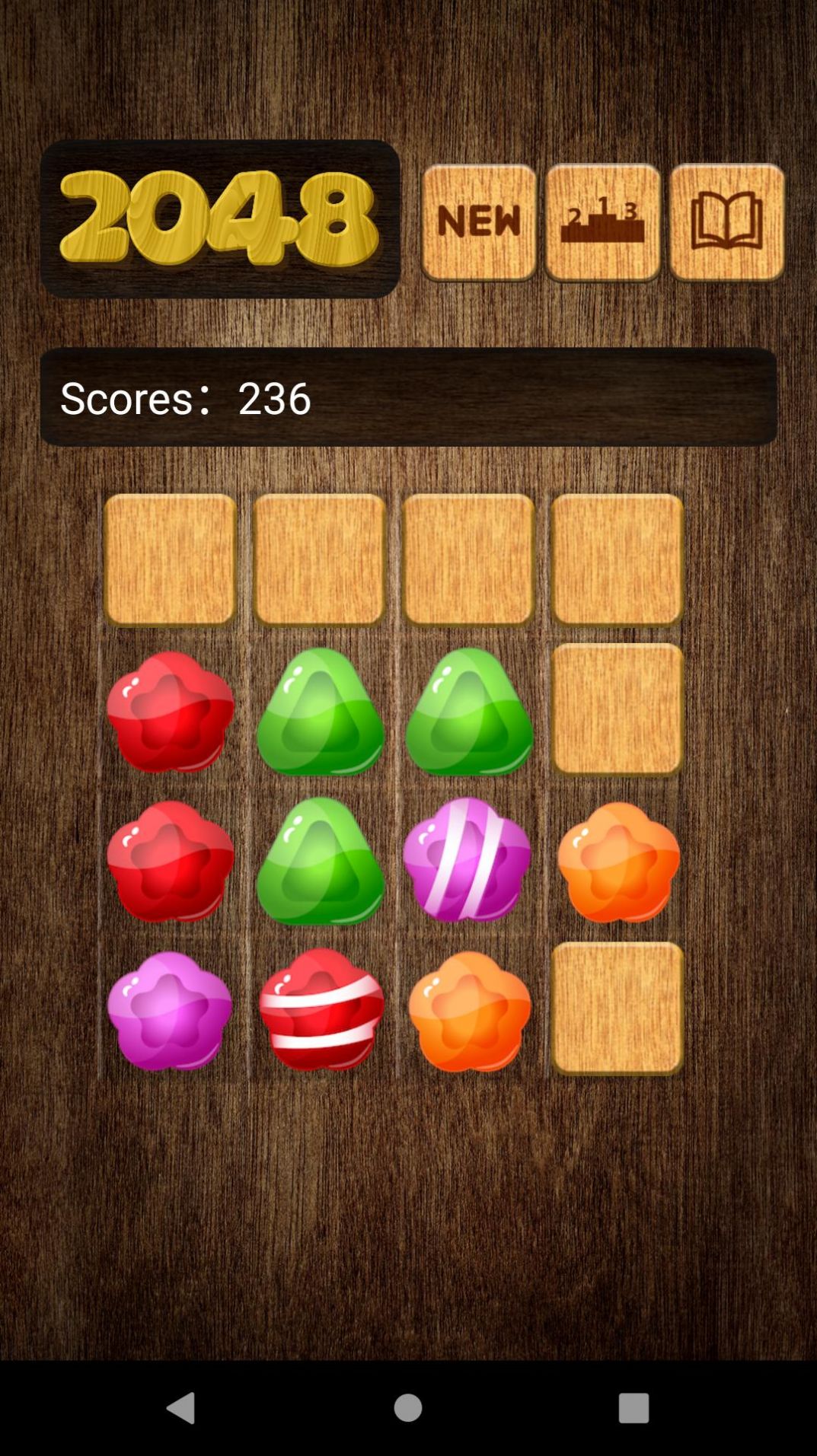Open the open-book rules button

[727, 222]
